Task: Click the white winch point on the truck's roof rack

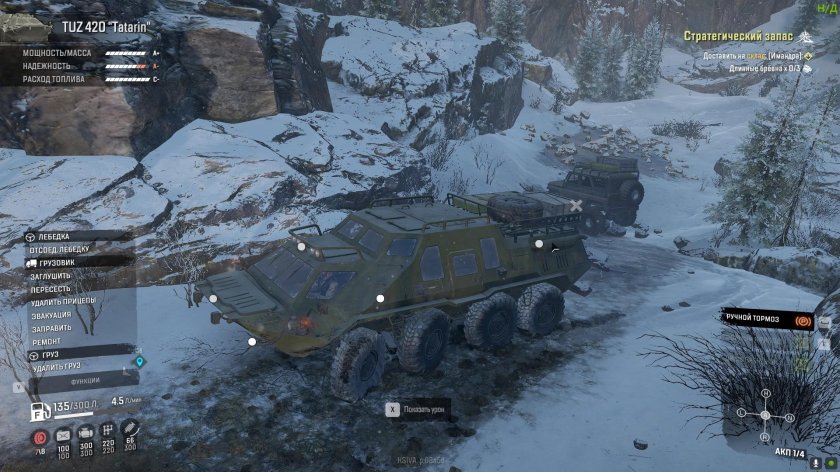Action: pyautogui.click(x=538, y=243)
